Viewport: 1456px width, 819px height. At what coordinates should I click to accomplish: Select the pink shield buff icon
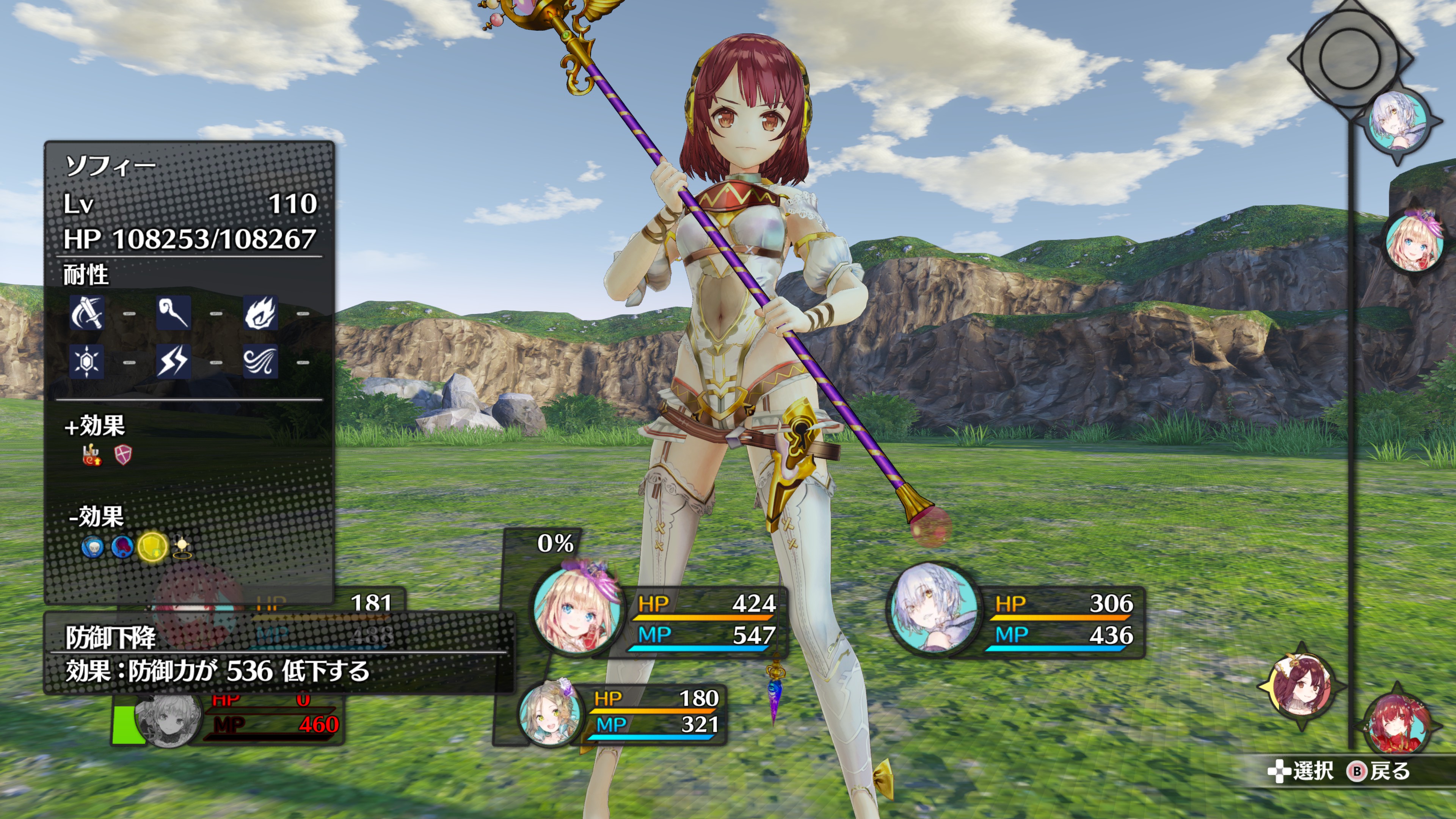[x=123, y=455]
